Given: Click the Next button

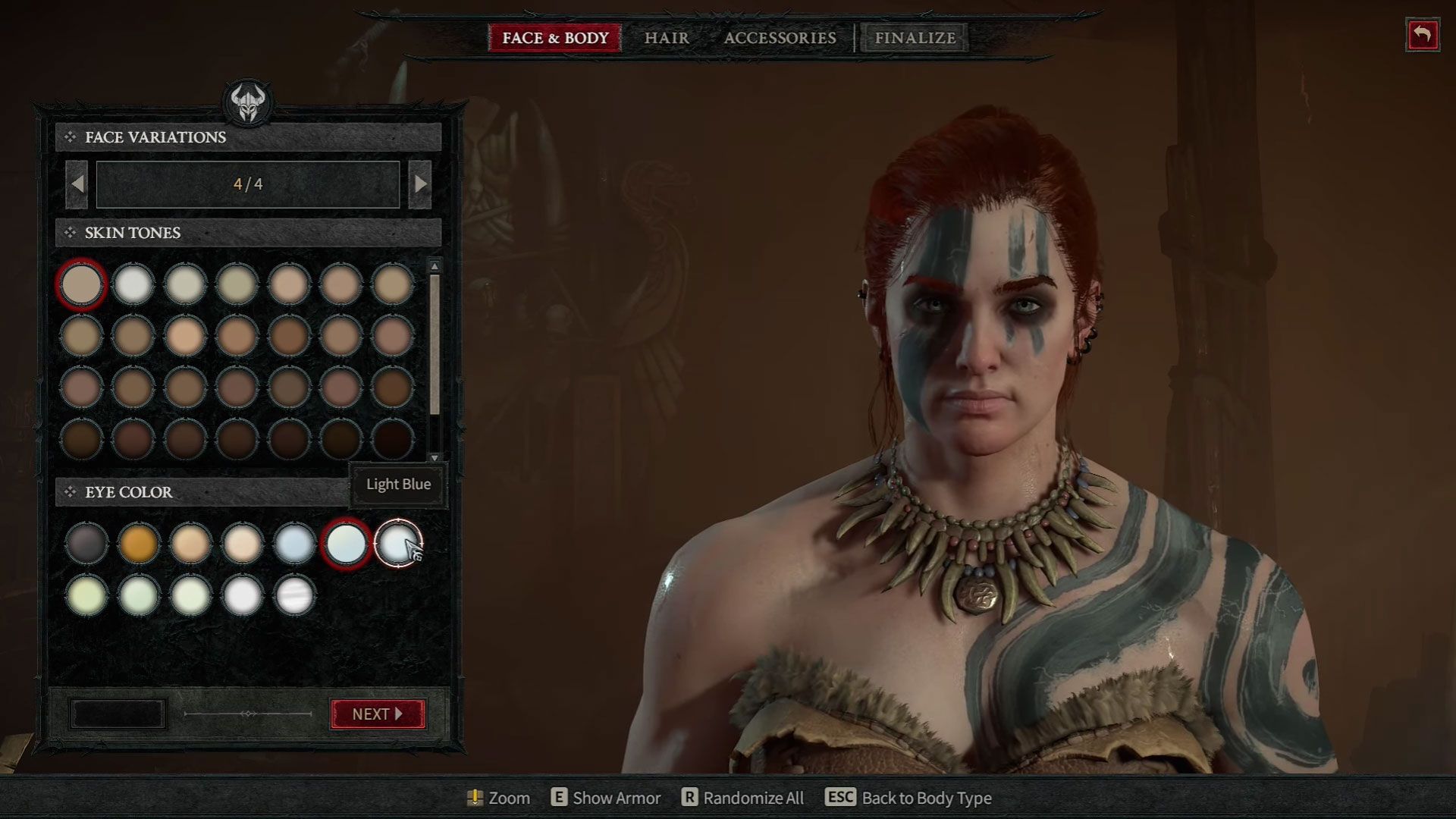Looking at the screenshot, I should [x=378, y=714].
